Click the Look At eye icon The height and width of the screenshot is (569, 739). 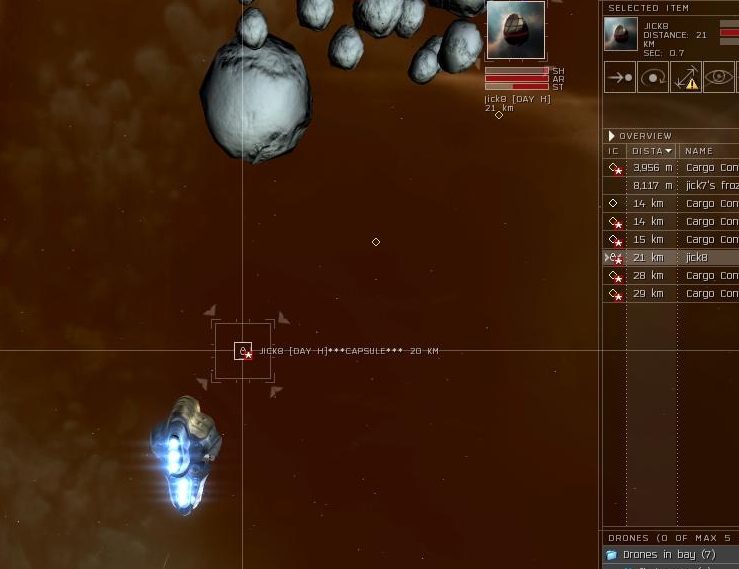pyautogui.click(x=718, y=77)
